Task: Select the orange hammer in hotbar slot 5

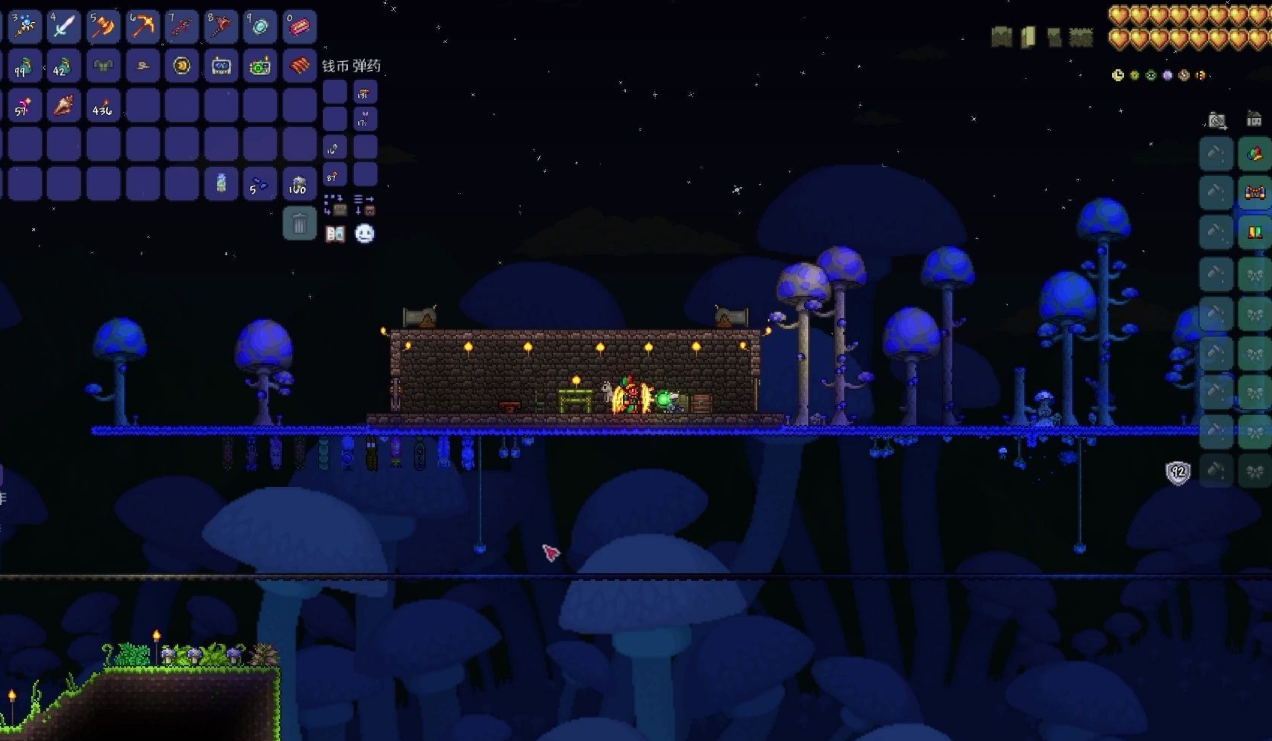Action: point(103,27)
